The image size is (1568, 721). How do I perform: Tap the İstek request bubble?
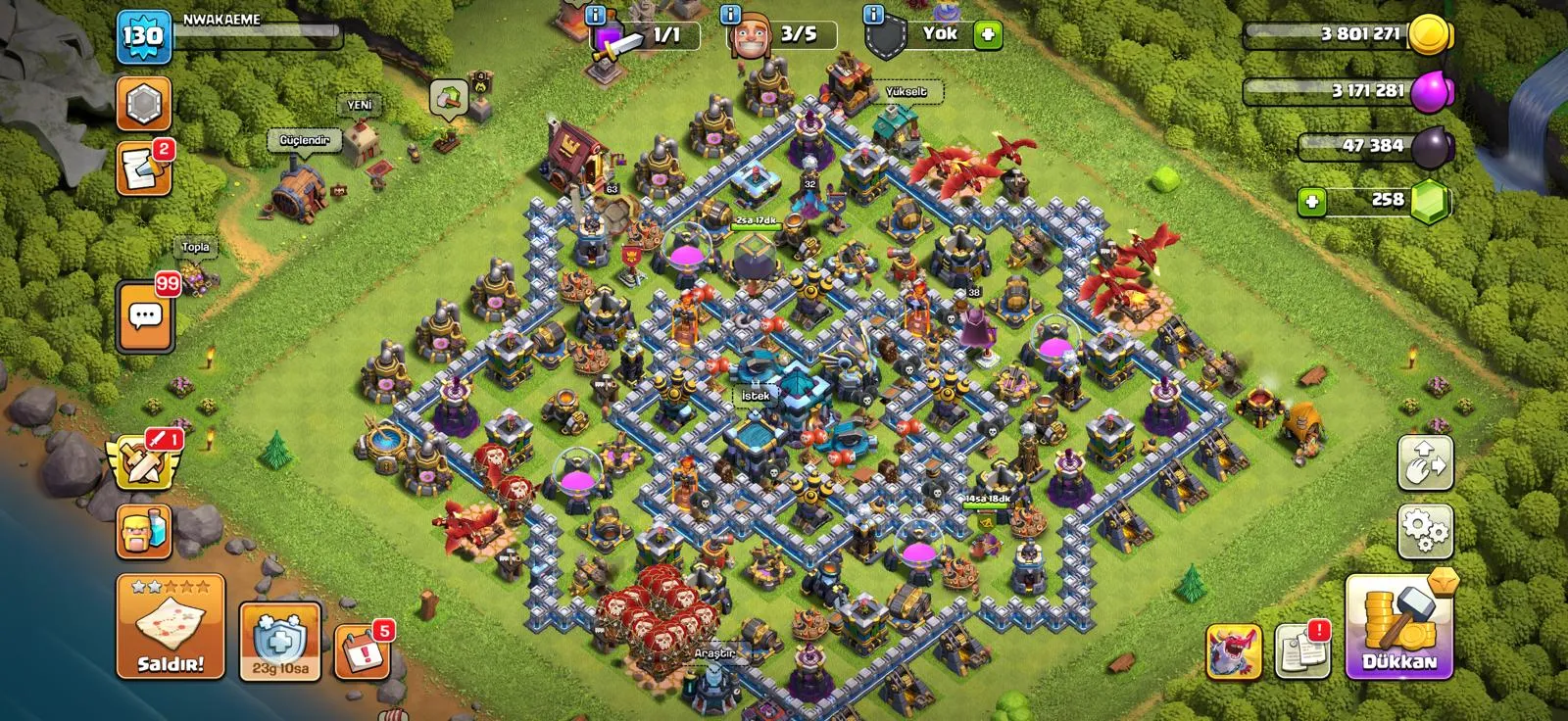756,396
